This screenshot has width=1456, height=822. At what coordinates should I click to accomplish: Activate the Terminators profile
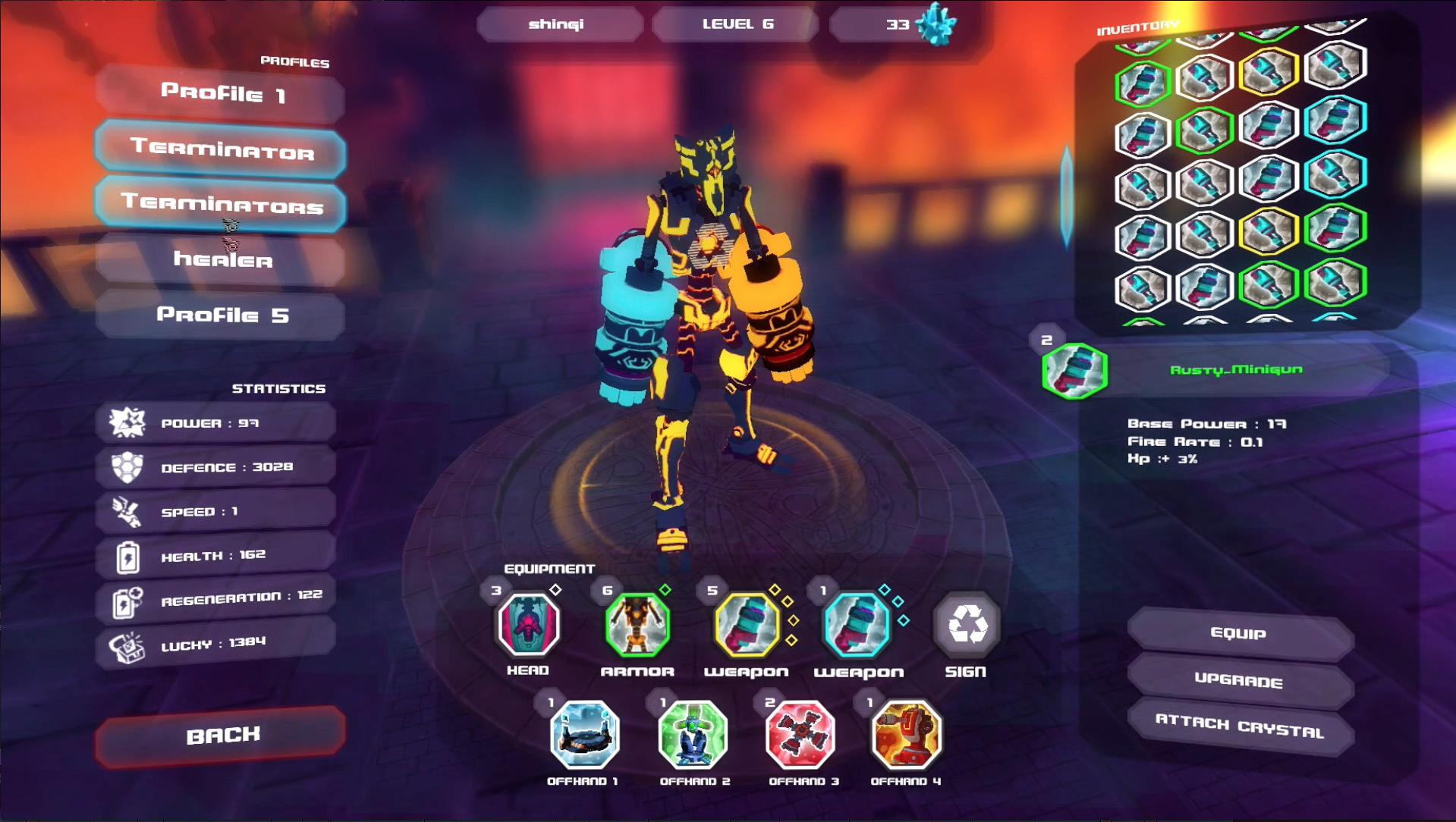219,206
